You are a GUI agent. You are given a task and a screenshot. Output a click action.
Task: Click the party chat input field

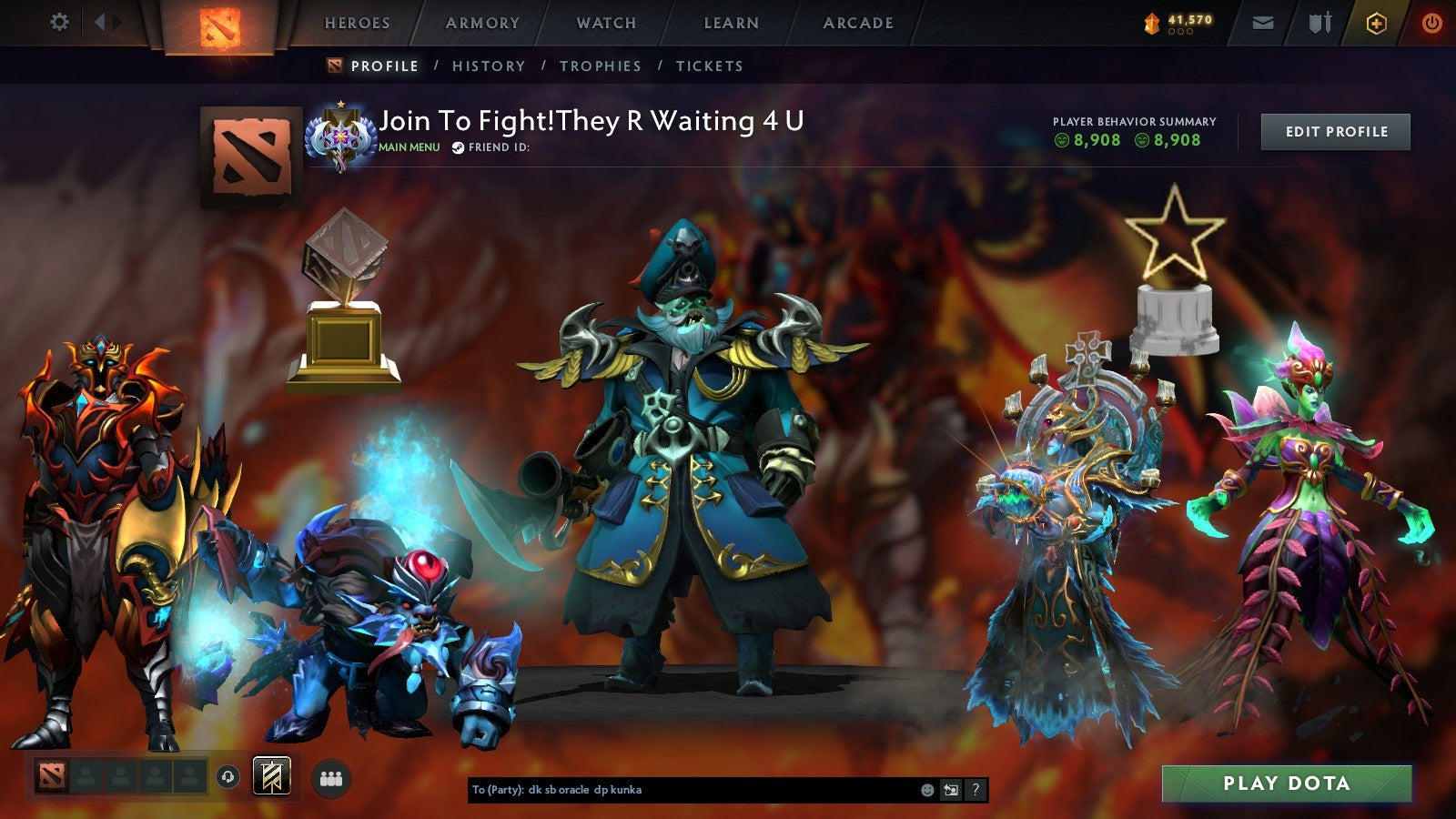(682, 791)
